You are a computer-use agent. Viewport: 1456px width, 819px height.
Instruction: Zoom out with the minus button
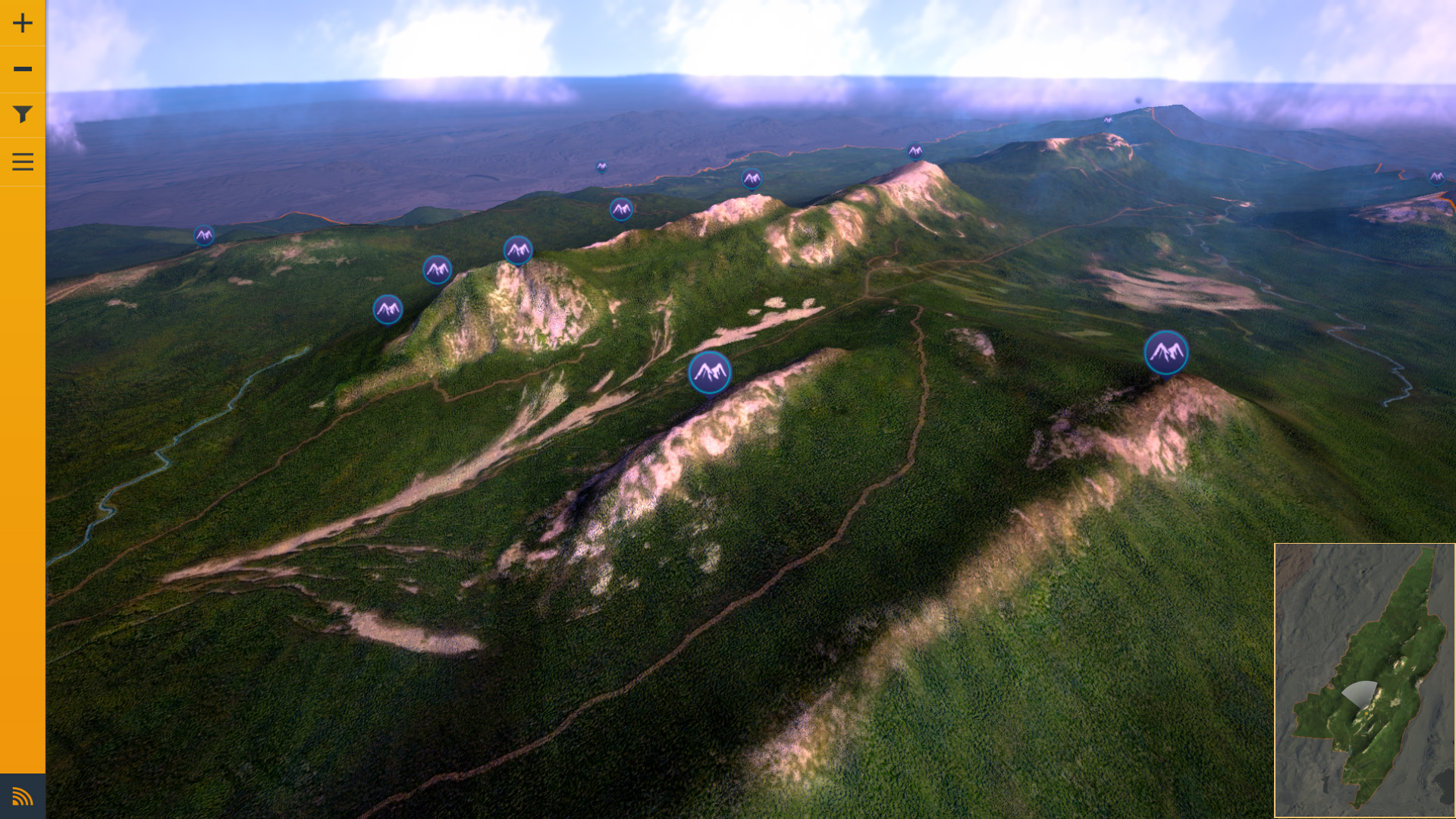(23, 69)
